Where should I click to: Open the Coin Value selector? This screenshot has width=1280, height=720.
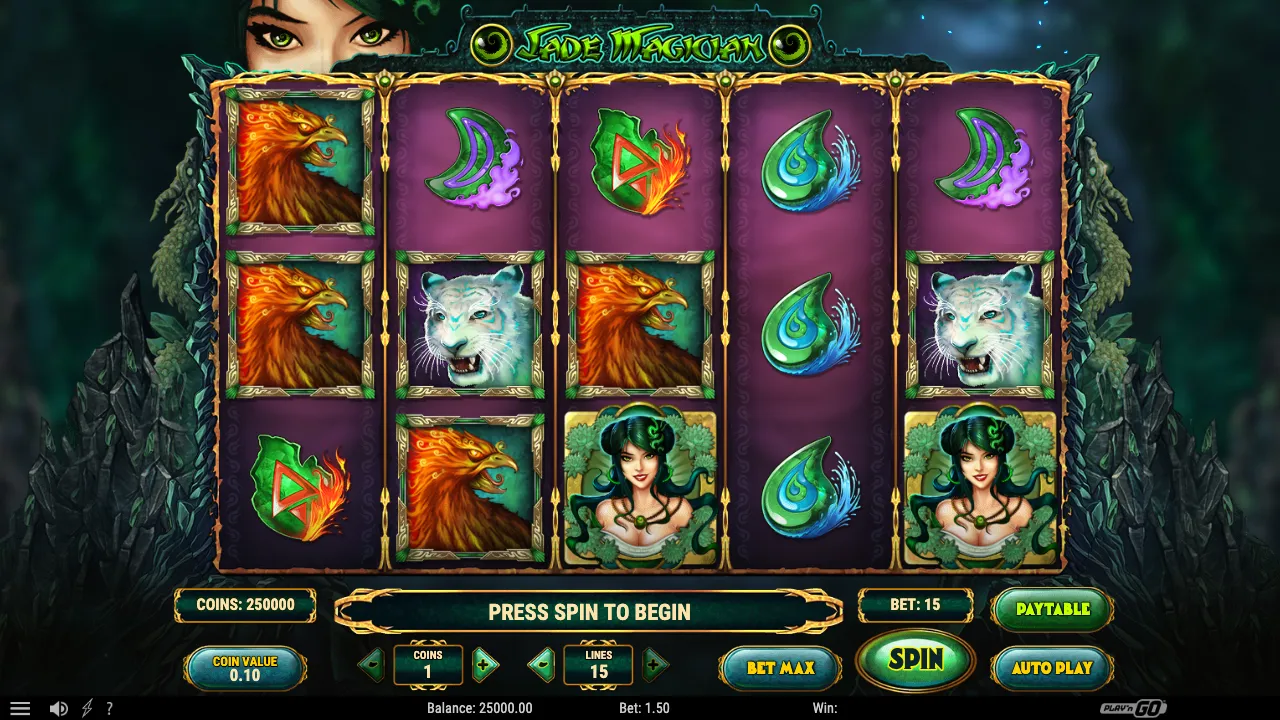coord(245,667)
